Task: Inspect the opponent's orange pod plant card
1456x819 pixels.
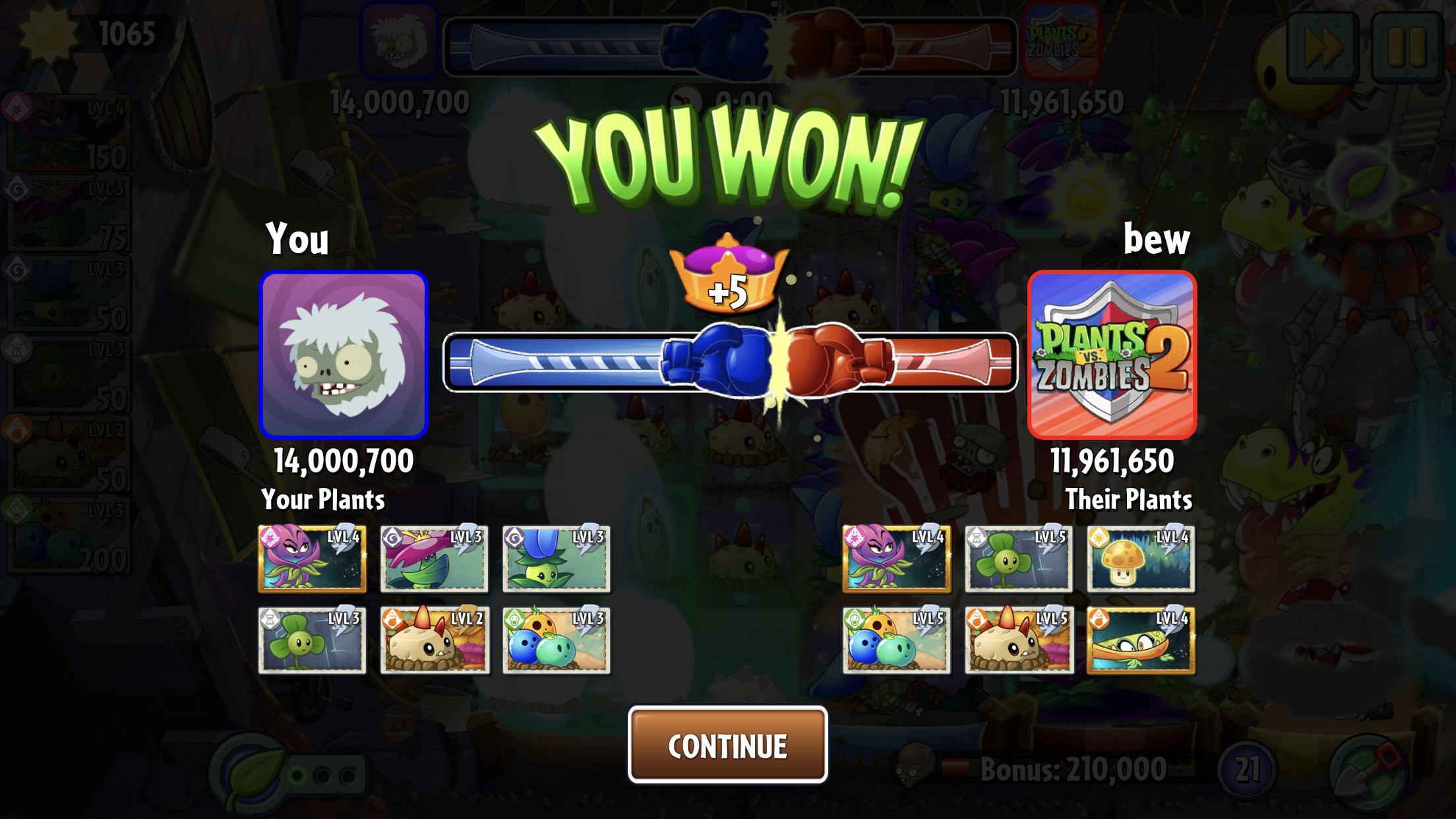Action: [x=1141, y=640]
